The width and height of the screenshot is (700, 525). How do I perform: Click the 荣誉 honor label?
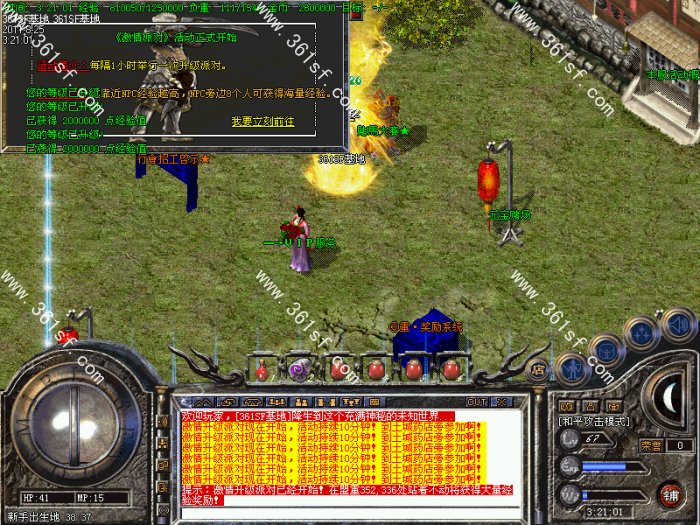[651, 445]
